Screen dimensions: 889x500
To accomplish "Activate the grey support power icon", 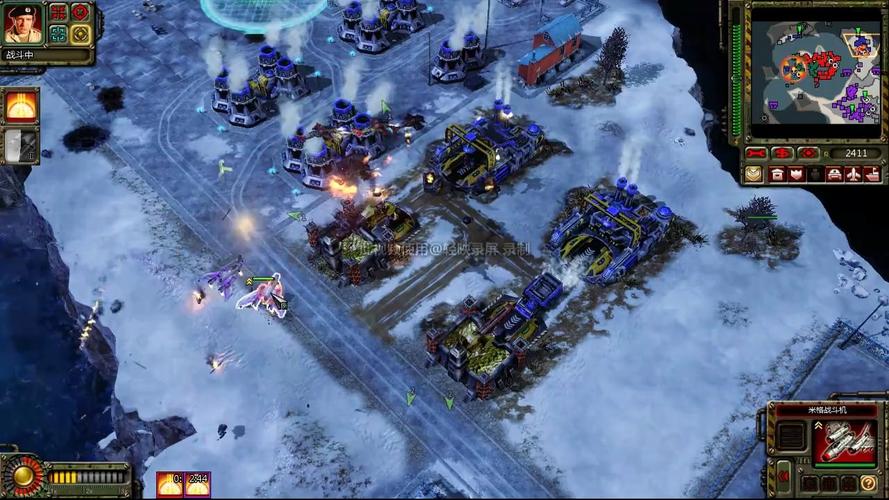I will tap(20, 146).
